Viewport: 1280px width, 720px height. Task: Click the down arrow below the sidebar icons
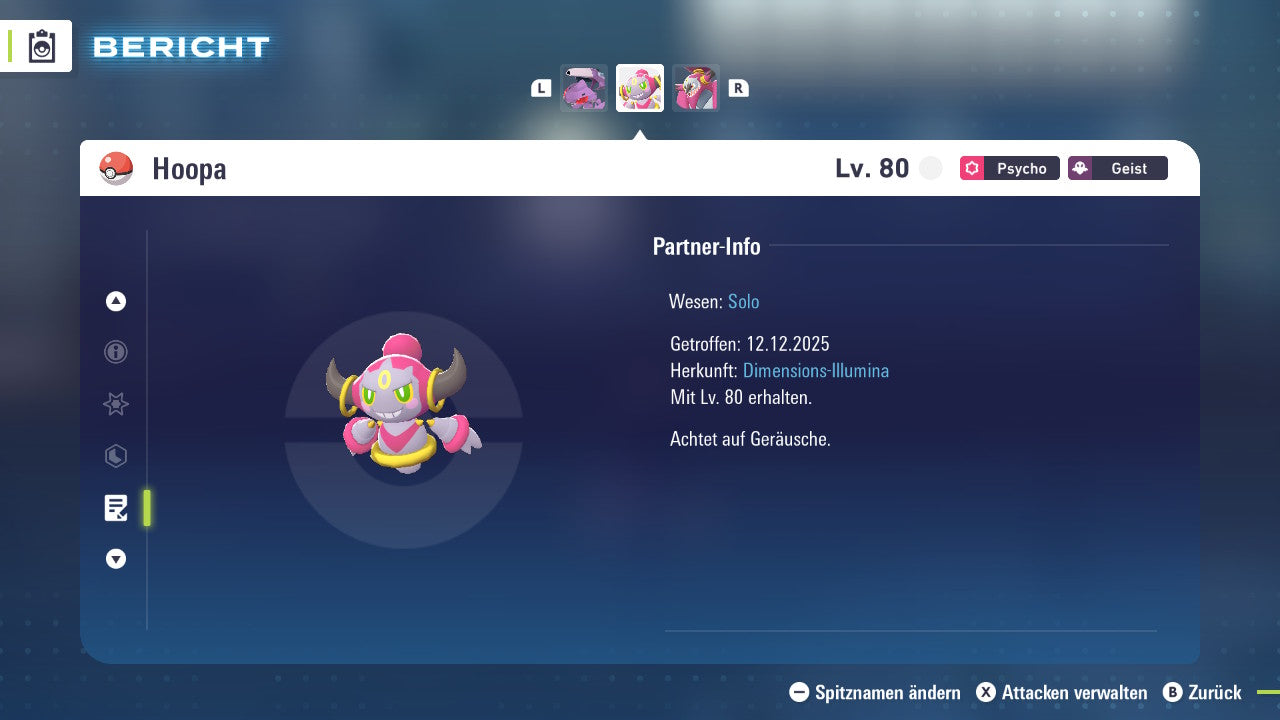pos(115,559)
